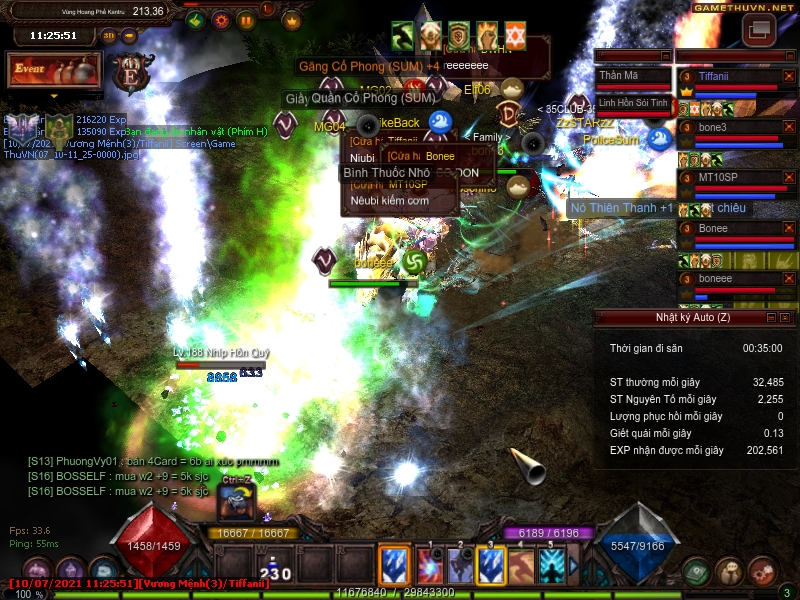Image resolution: width=800 pixels, height=600 pixels.
Task: Open the winged E emblem menu
Action: click(x=130, y=73)
